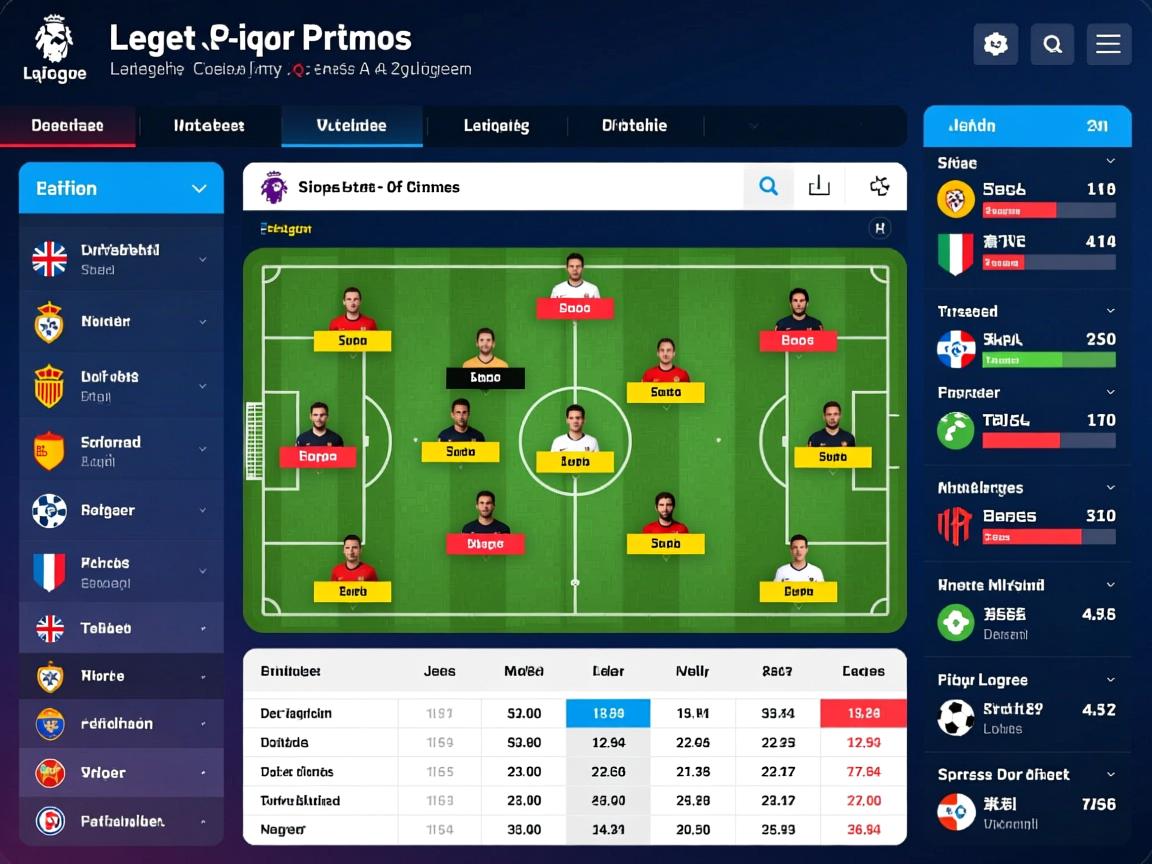Click the blue highlighted 13.89 table cell
1152x864 pixels.
click(608, 713)
